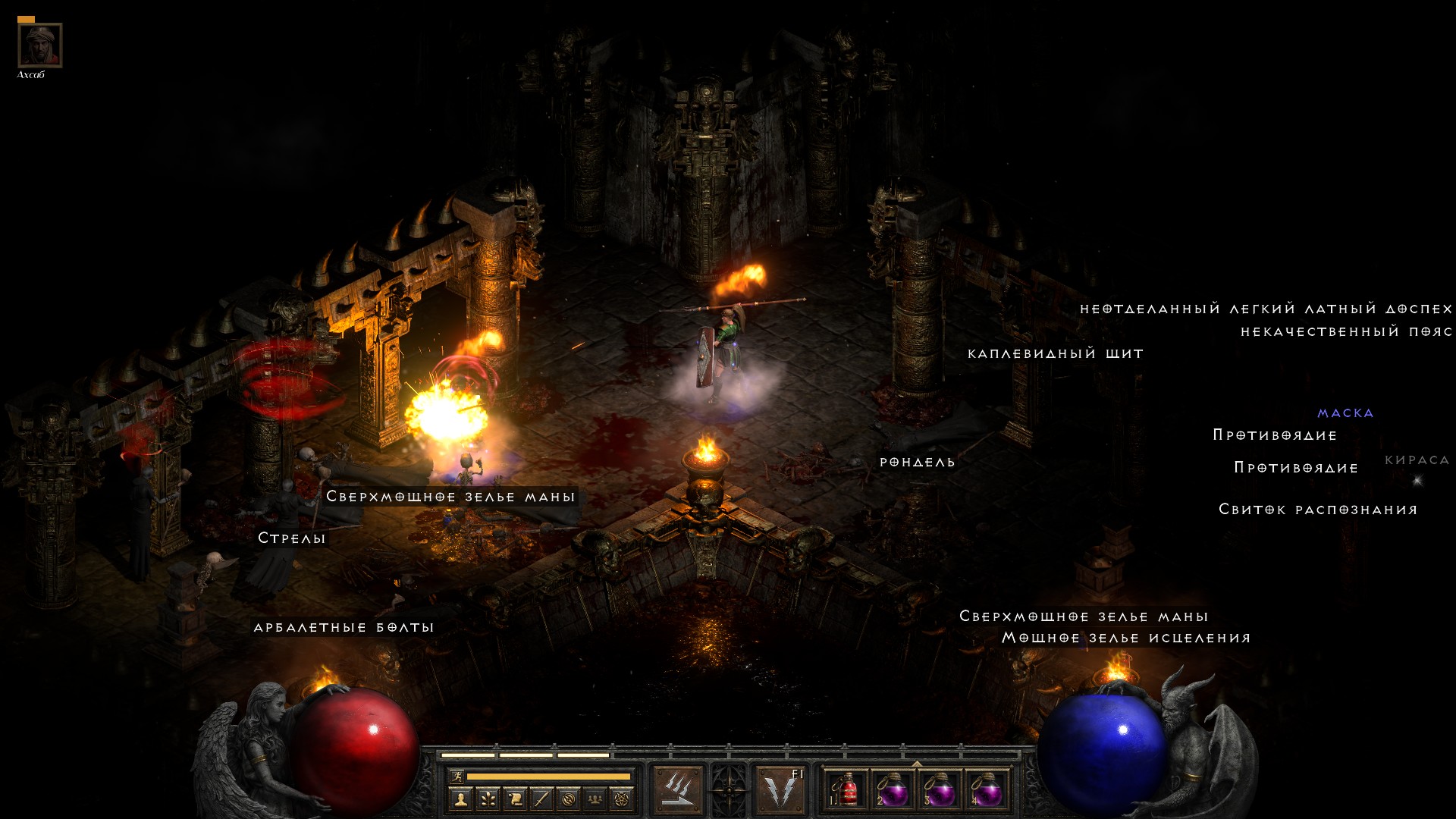
Task: Open the quest log scroll icon
Action: 514,799
